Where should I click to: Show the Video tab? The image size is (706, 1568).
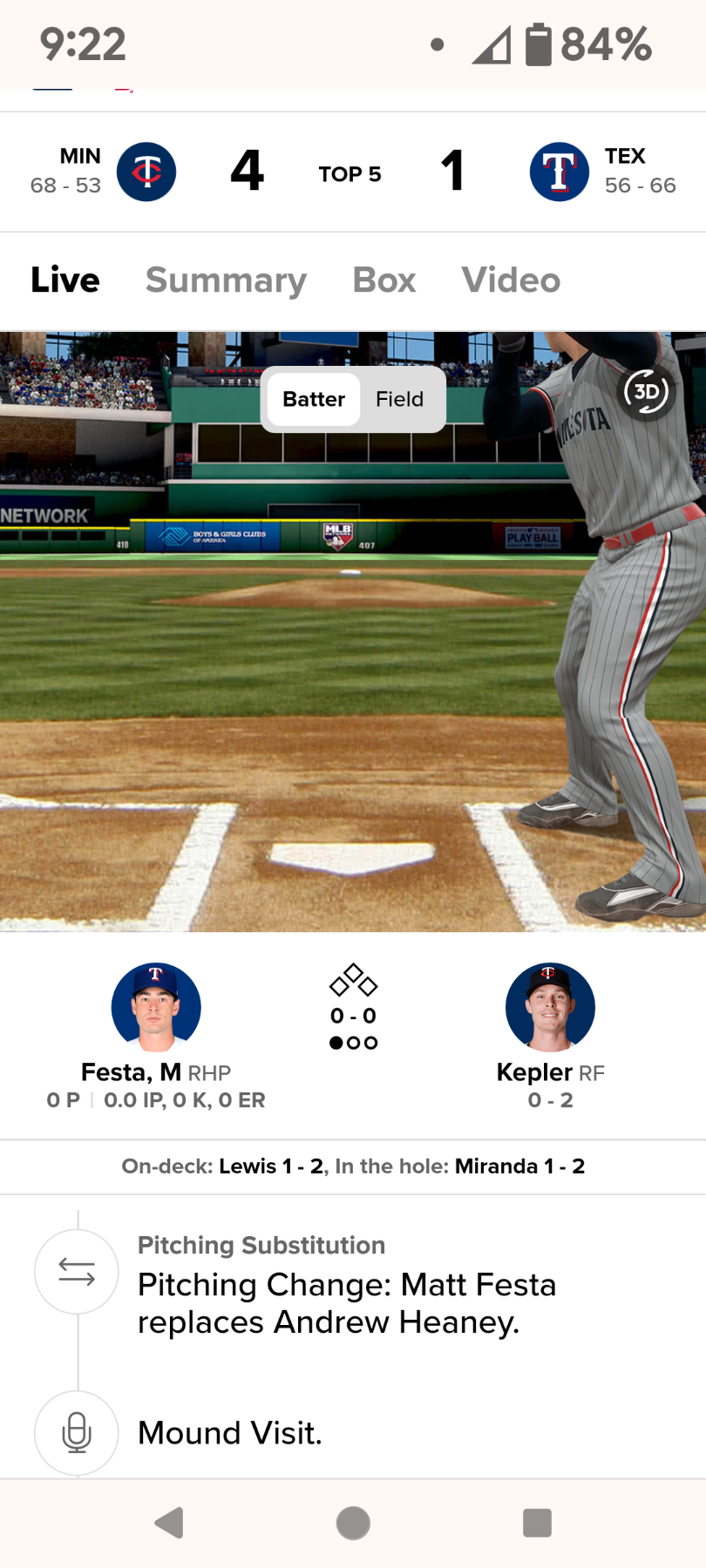coord(511,280)
